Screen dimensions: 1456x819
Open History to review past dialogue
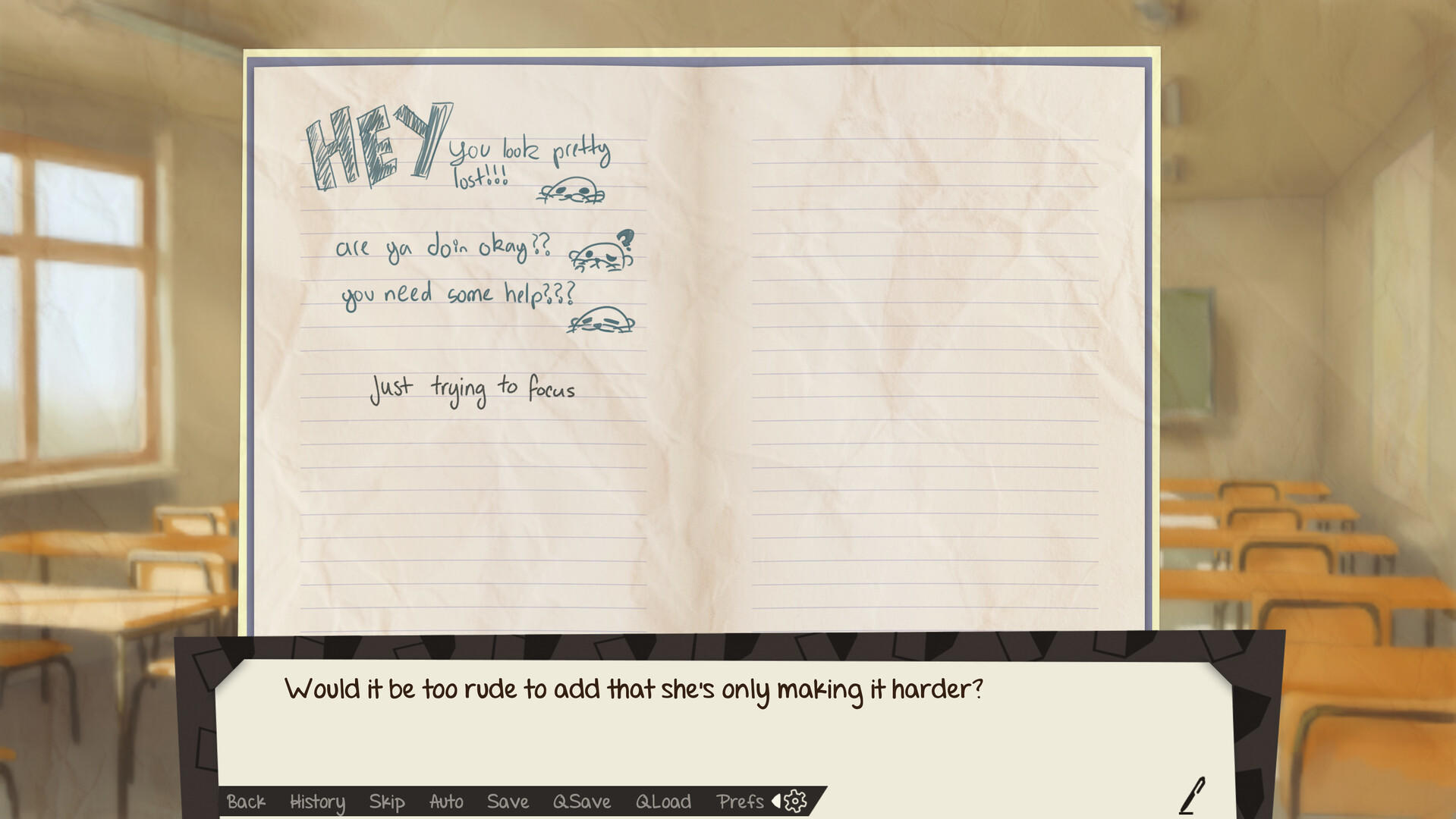pos(316,802)
